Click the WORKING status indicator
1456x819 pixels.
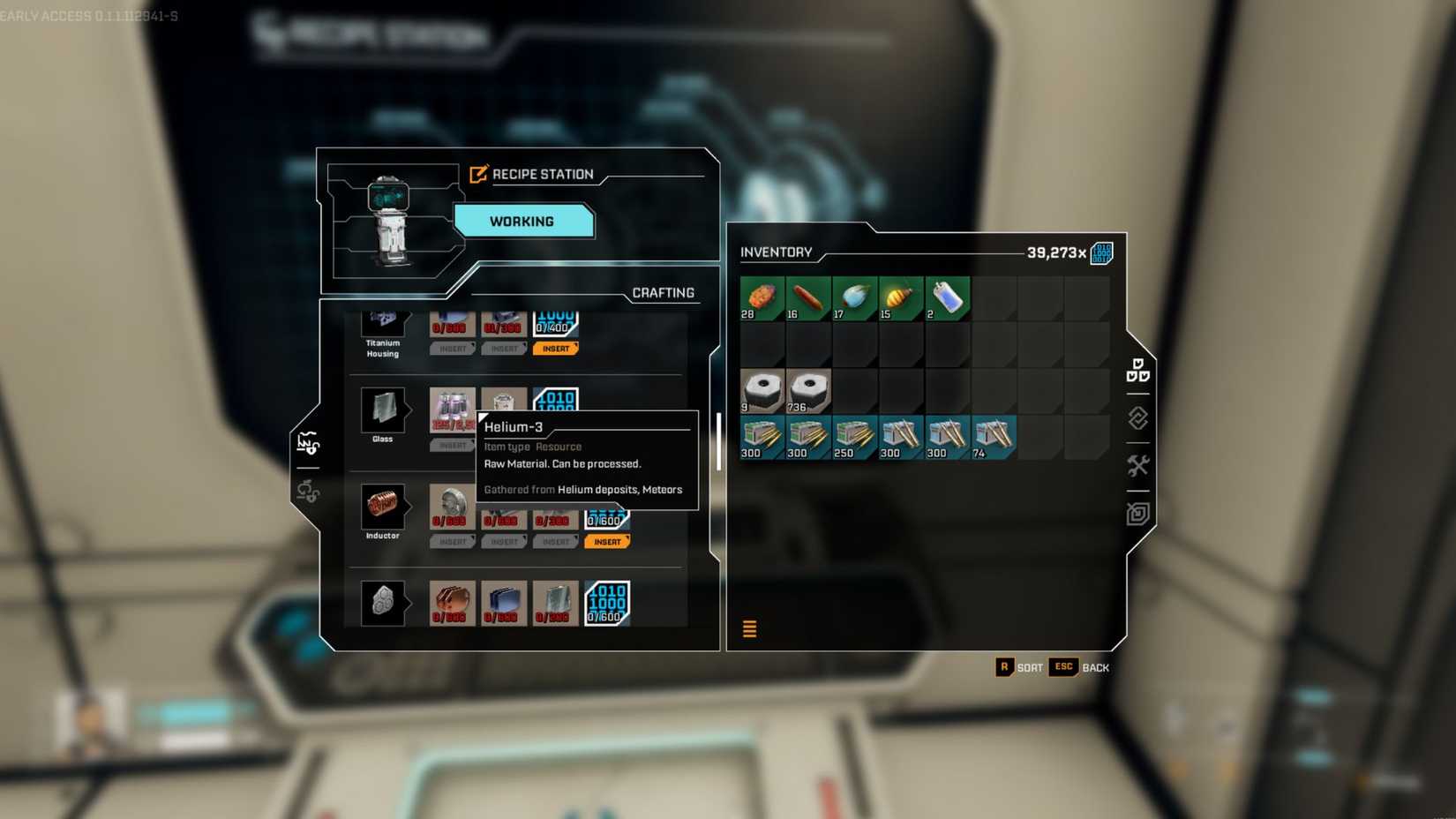pos(523,221)
